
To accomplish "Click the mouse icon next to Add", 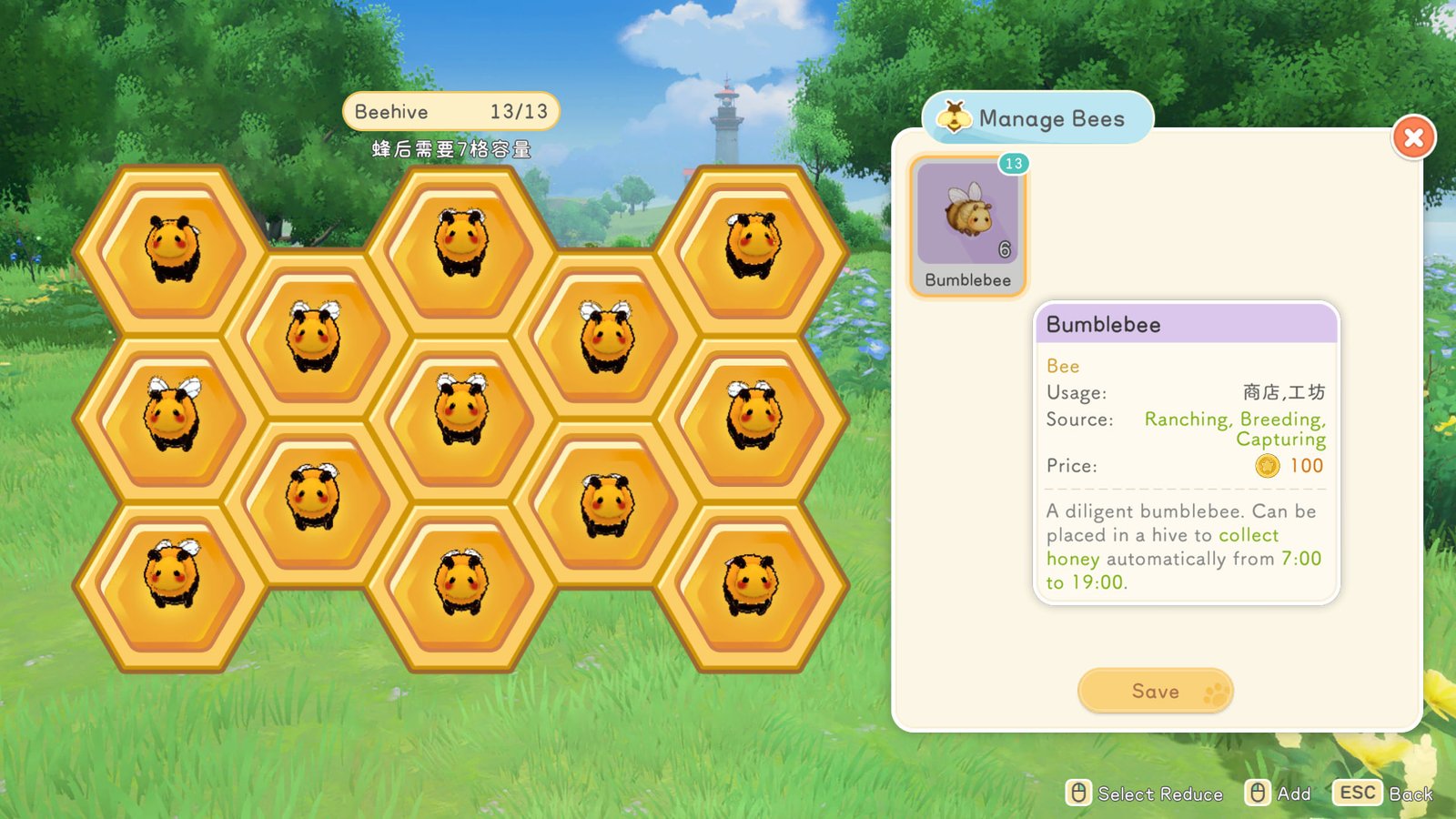I will coord(1259,793).
